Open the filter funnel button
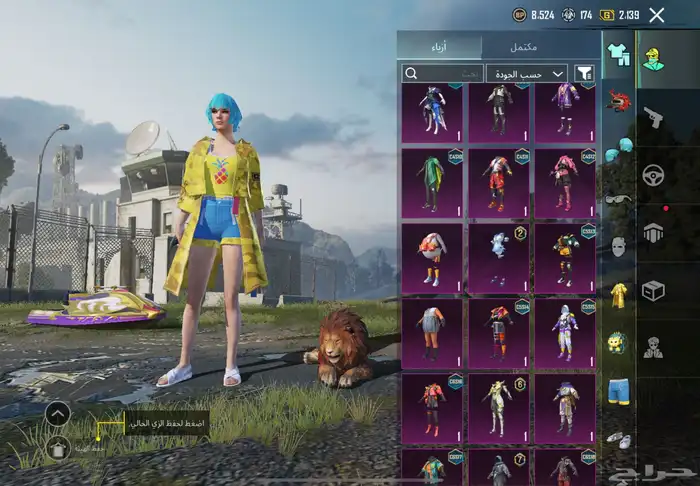Viewport: 700px width, 486px height. click(585, 73)
